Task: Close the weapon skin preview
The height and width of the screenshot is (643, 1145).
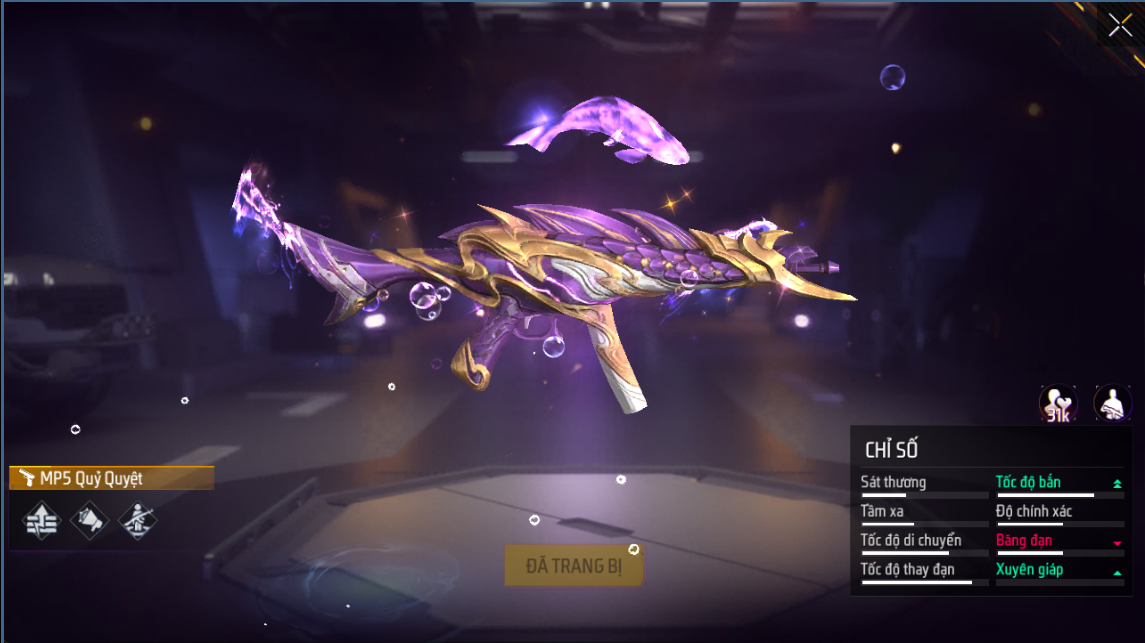Action: [1121, 25]
